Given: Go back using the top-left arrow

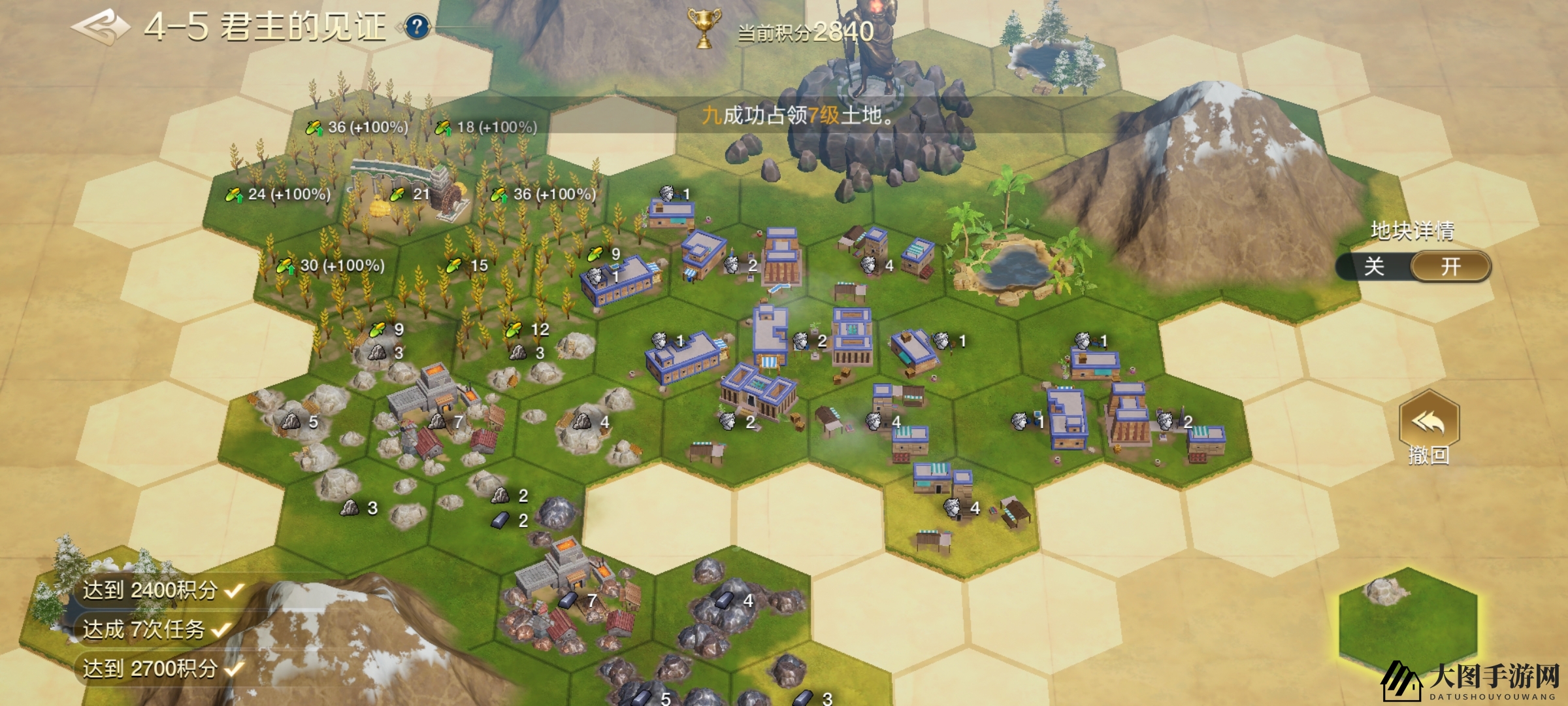Looking at the screenshot, I should click(x=100, y=26).
